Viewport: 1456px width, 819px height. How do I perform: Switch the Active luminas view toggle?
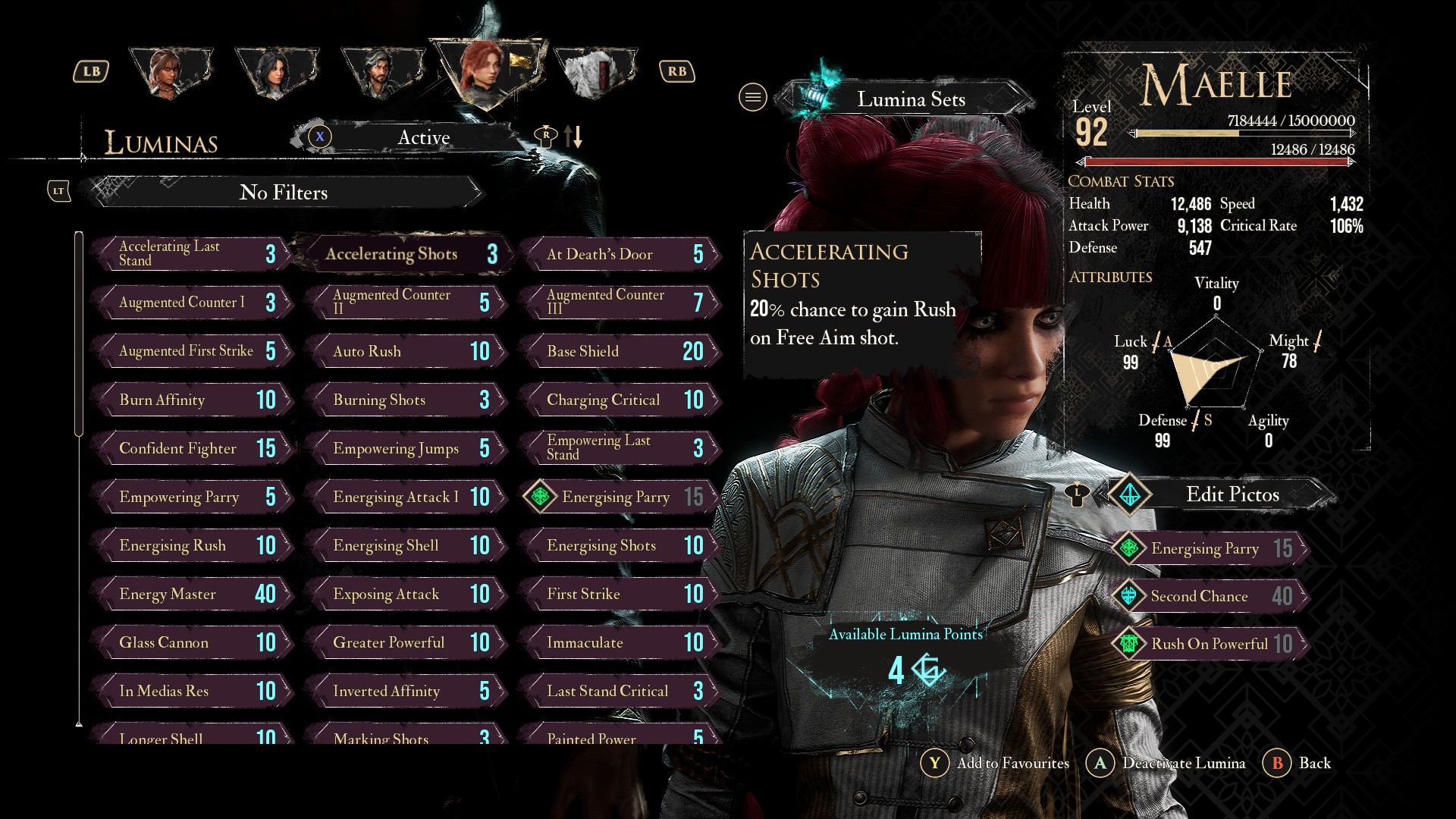pos(422,137)
